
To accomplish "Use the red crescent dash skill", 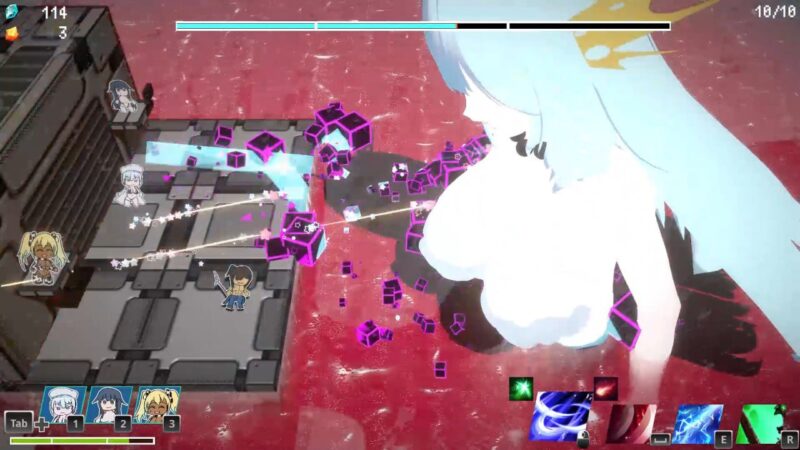I will (630, 422).
